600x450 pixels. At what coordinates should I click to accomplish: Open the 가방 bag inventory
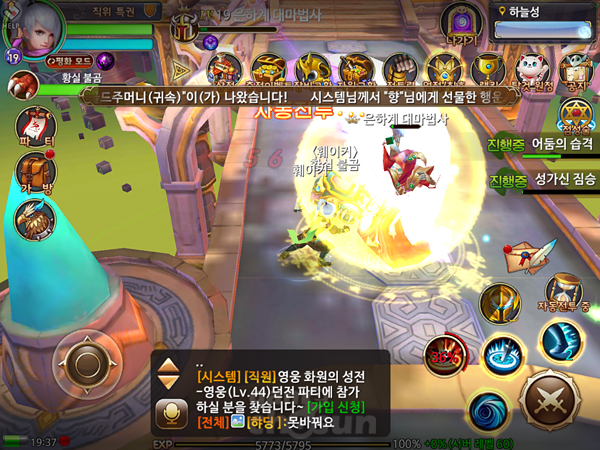(x=37, y=172)
